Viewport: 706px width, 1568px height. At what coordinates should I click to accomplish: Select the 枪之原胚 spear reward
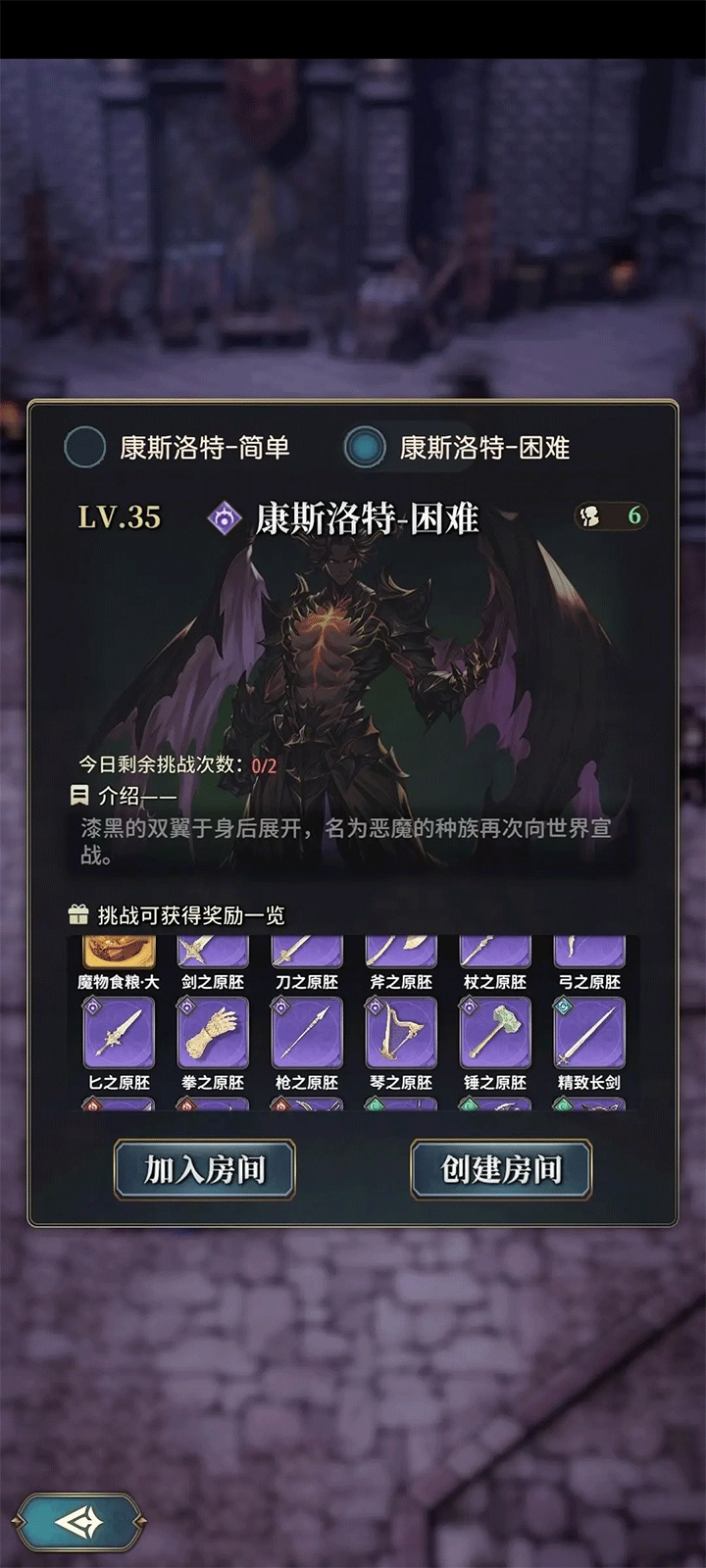point(307,1033)
